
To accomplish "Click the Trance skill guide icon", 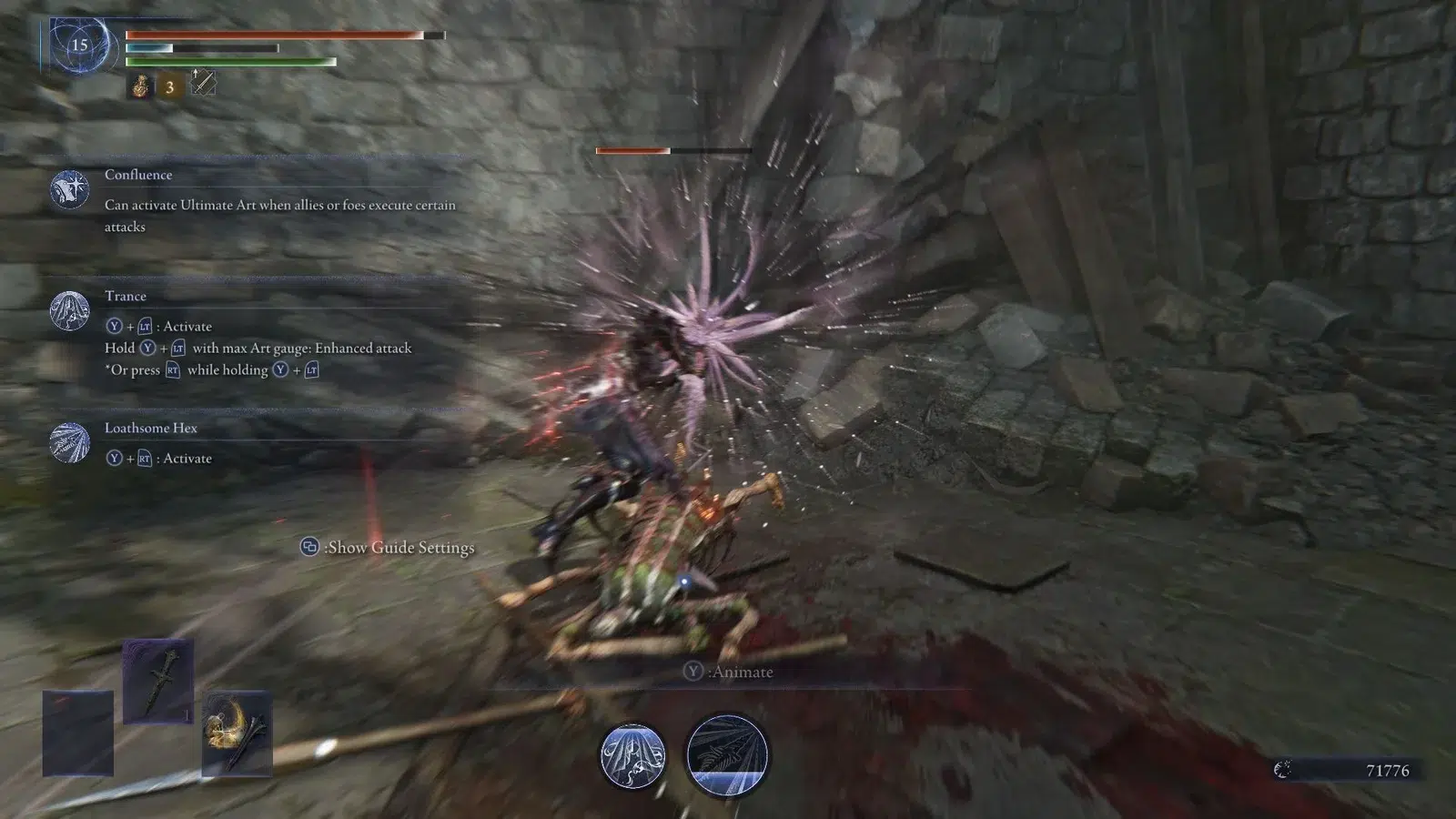I will click(x=70, y=311).
